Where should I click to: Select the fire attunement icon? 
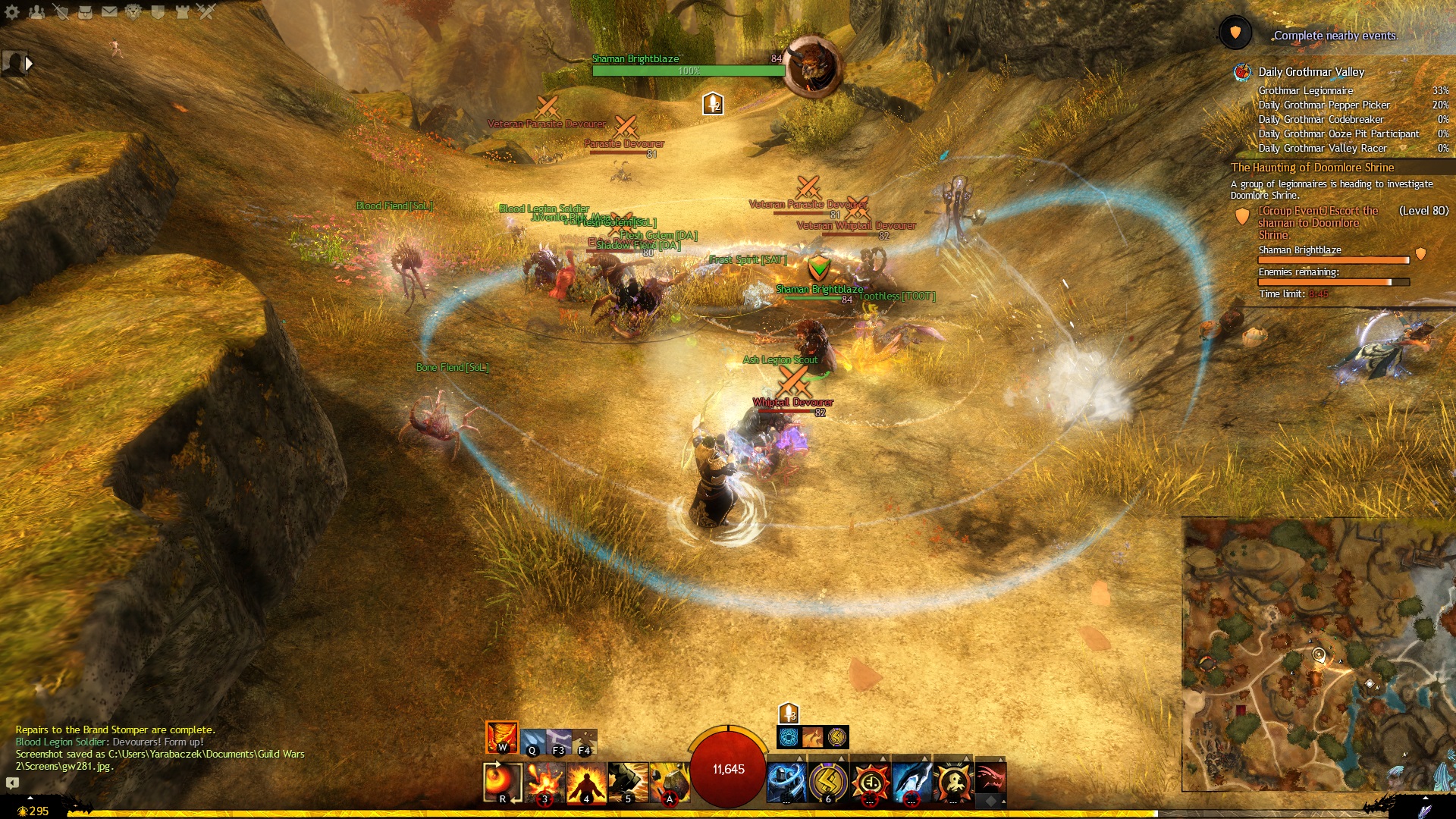501,737
